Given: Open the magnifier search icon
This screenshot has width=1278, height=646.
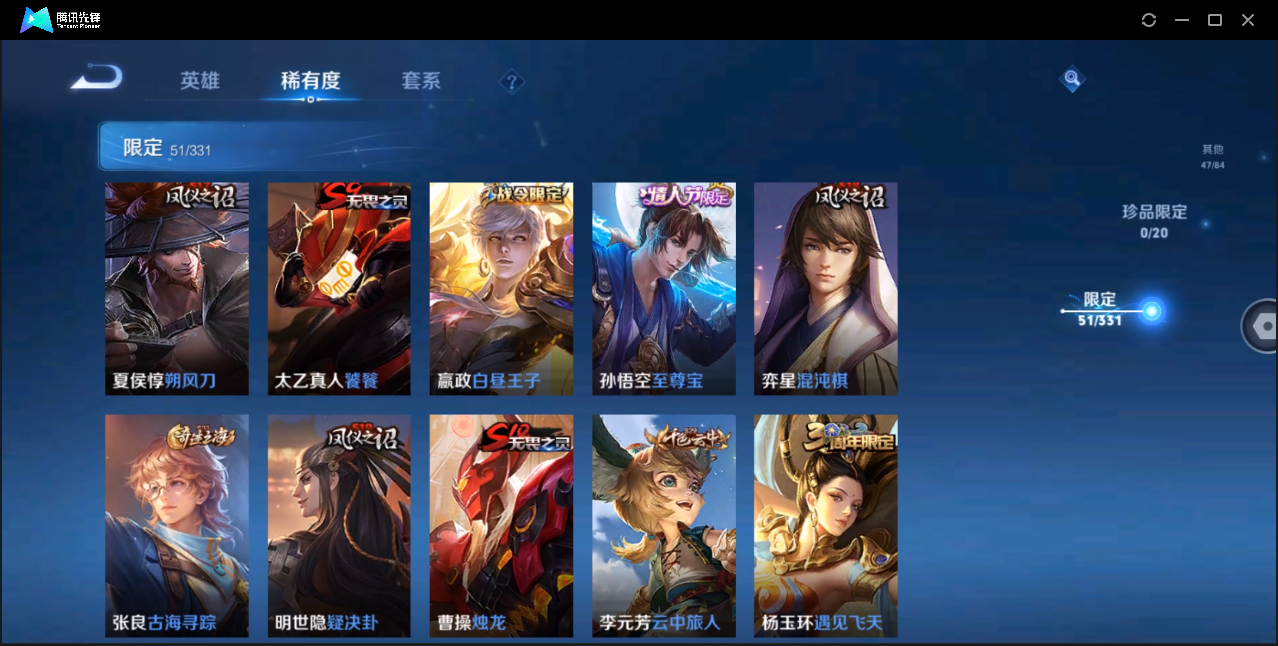Looking at the screenshot, I should tap(1072, 78).
